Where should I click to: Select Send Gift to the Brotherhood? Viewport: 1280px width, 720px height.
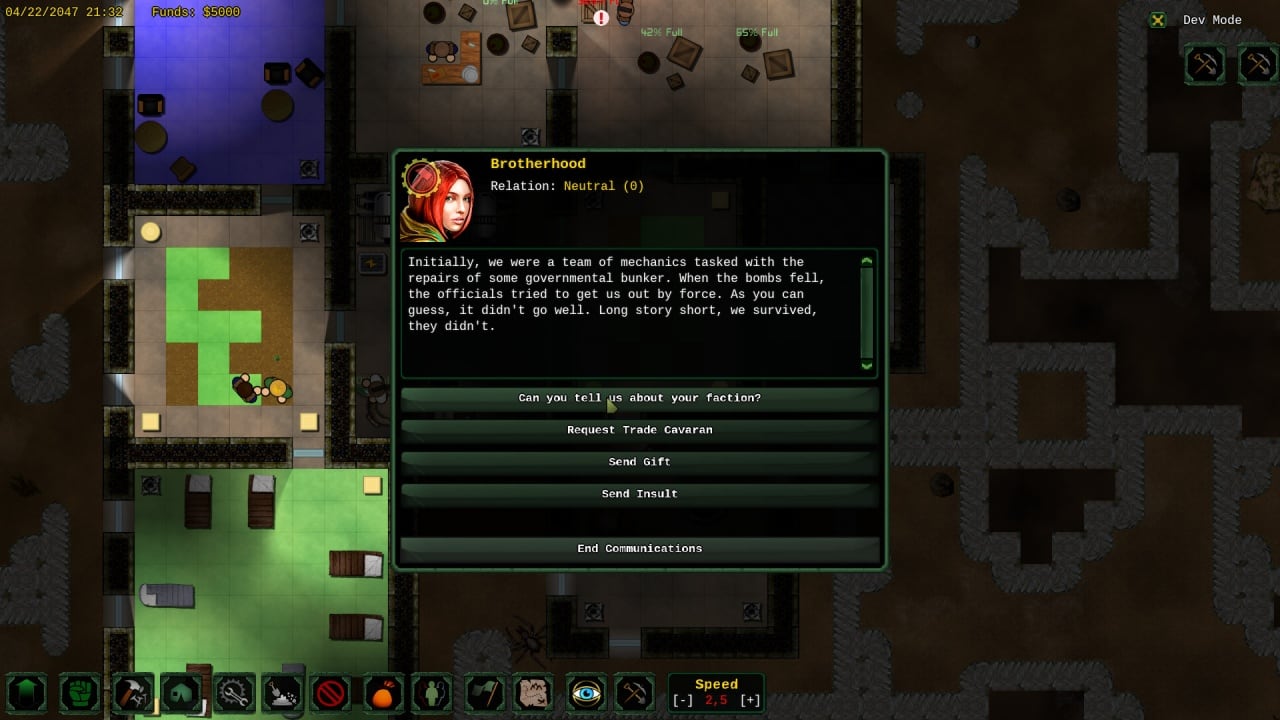click(x=639, y=462)
